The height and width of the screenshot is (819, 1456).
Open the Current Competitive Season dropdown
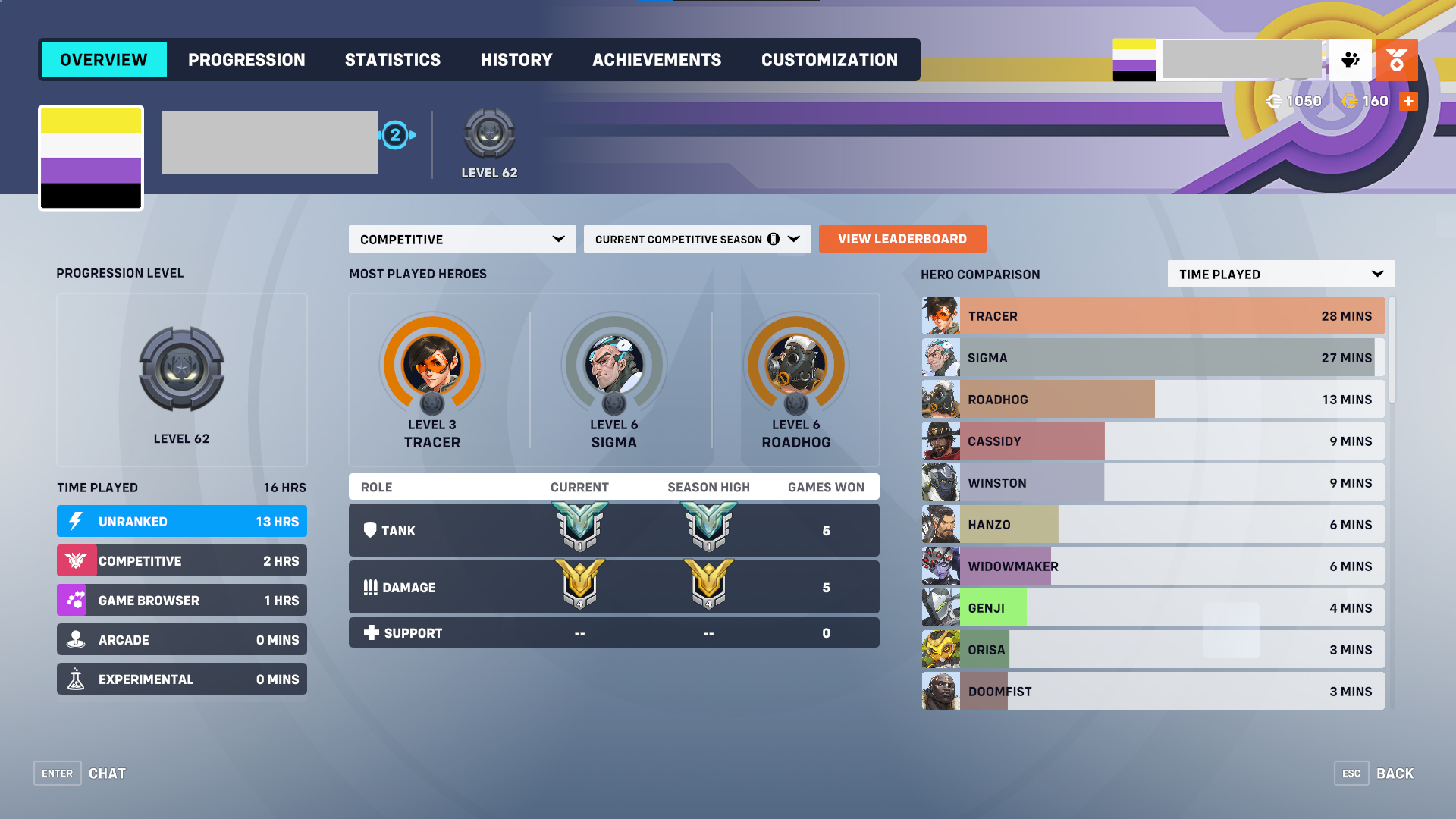point(697,239)
